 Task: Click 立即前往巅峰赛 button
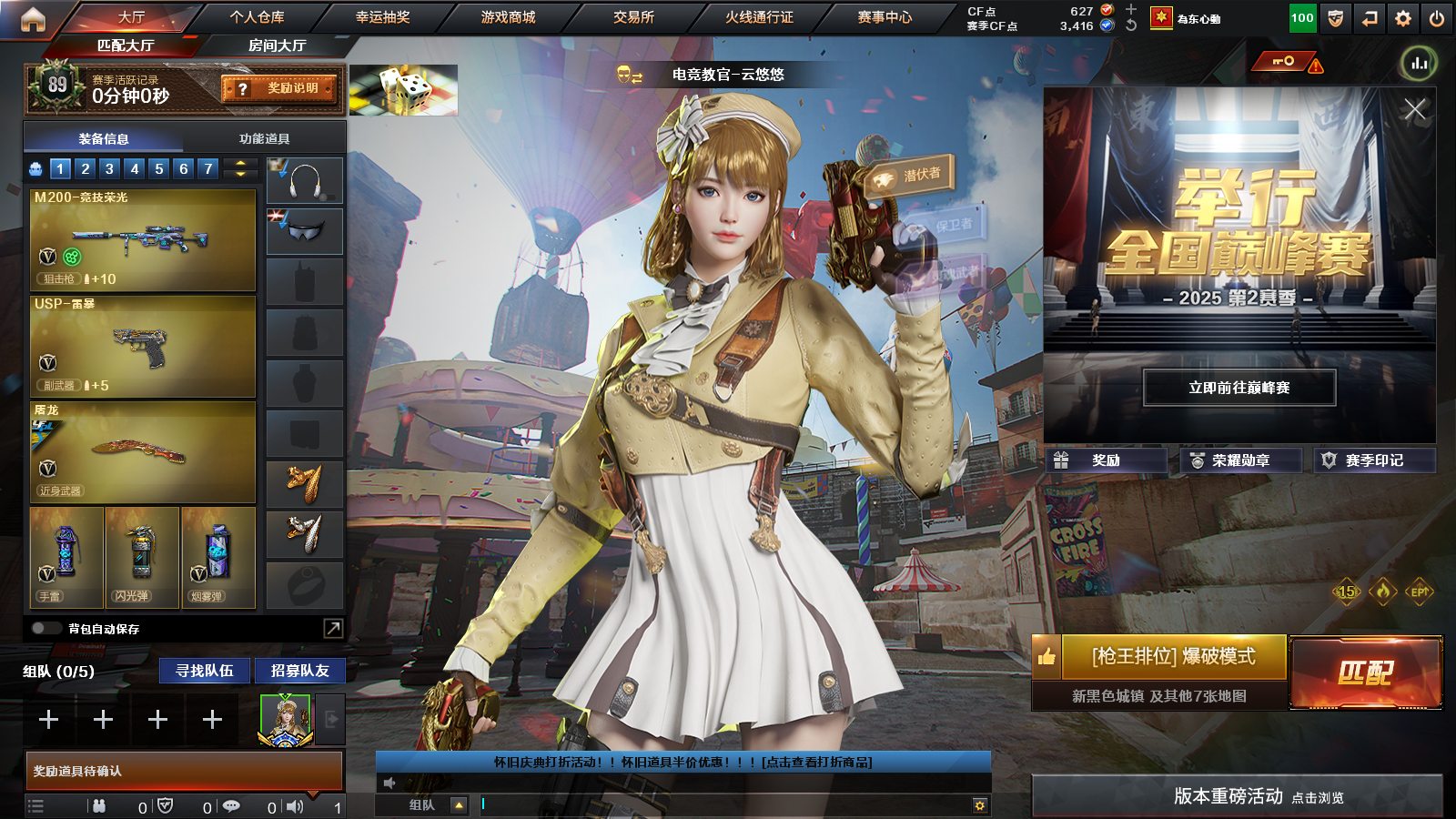(x=1239, y=388)
